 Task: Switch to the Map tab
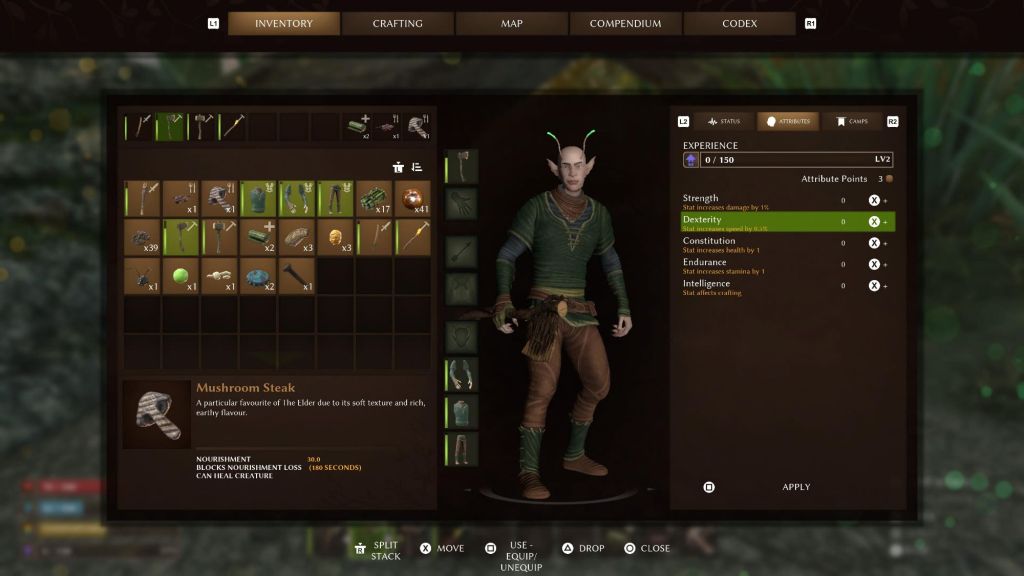(x=512, y=23)
